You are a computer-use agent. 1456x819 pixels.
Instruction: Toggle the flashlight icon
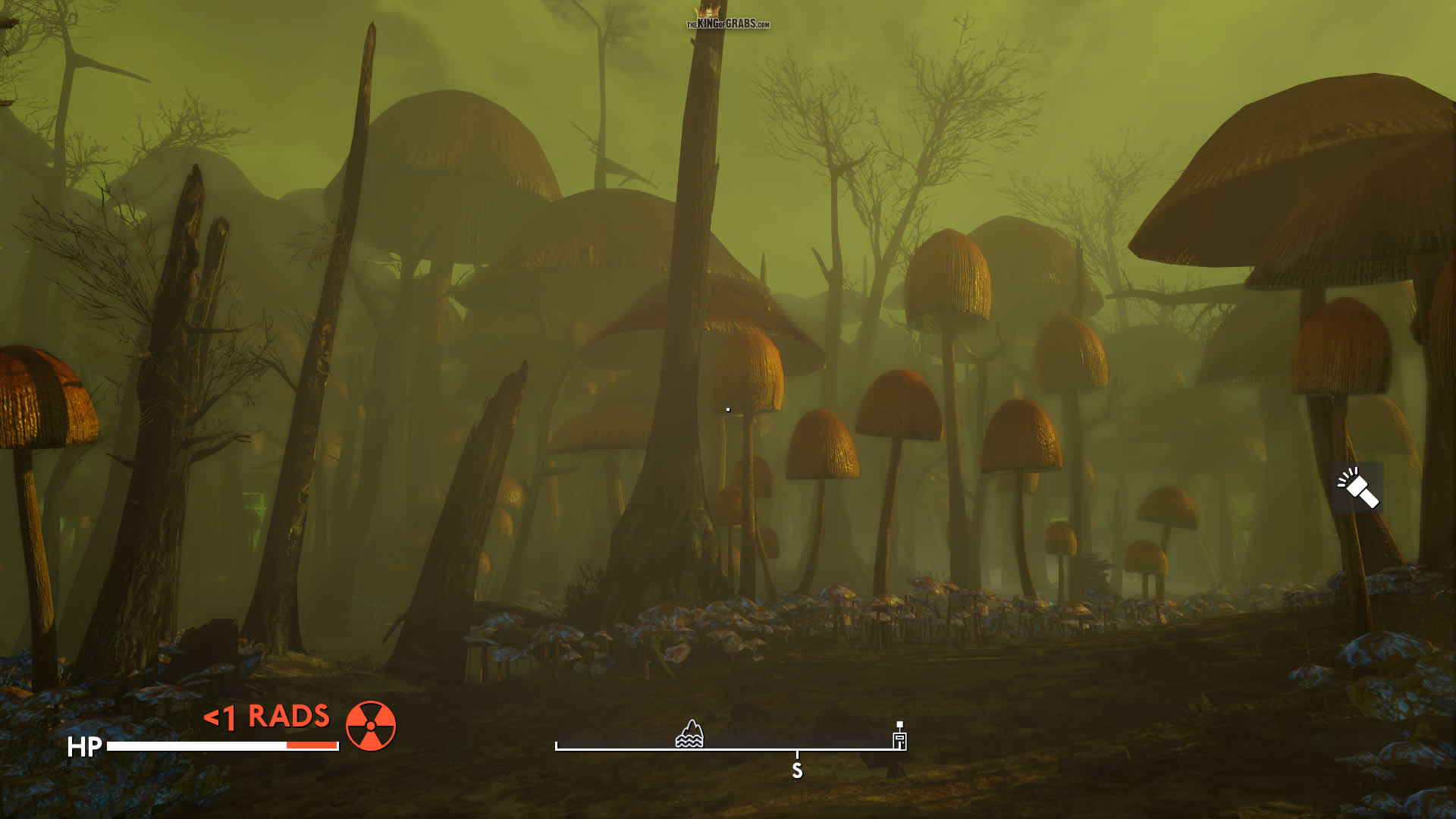point(1357,487)
